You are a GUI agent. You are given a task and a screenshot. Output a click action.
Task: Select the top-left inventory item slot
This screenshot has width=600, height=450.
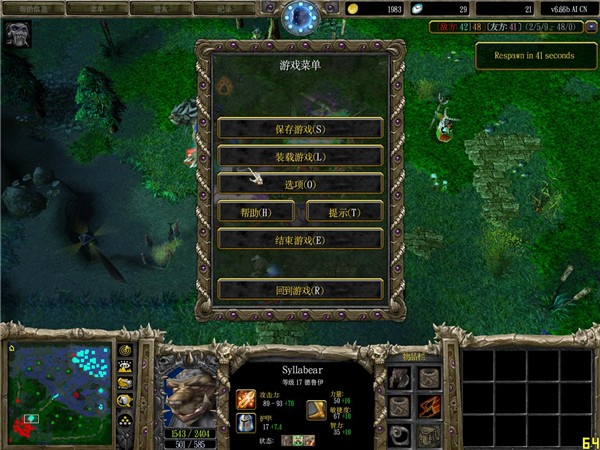click(x=400, y=378)
